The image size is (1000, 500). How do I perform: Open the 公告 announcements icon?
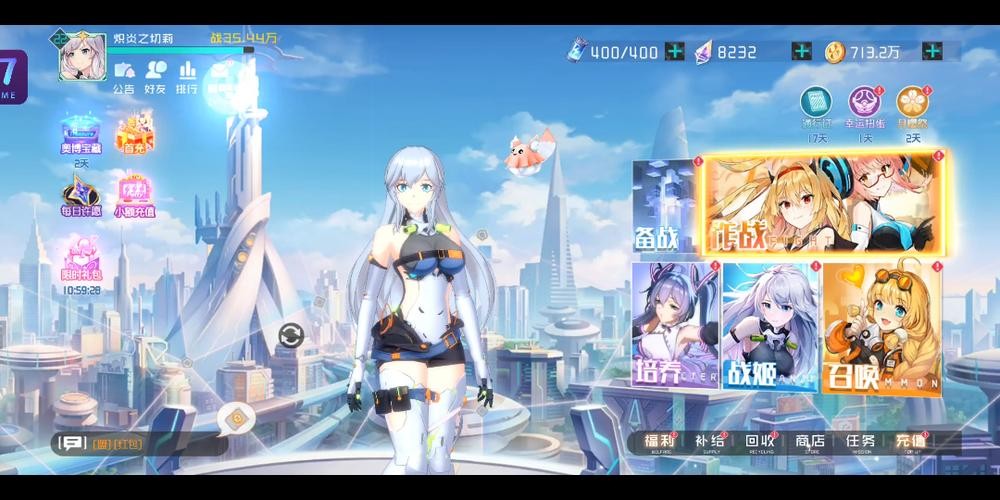point(124,76)
